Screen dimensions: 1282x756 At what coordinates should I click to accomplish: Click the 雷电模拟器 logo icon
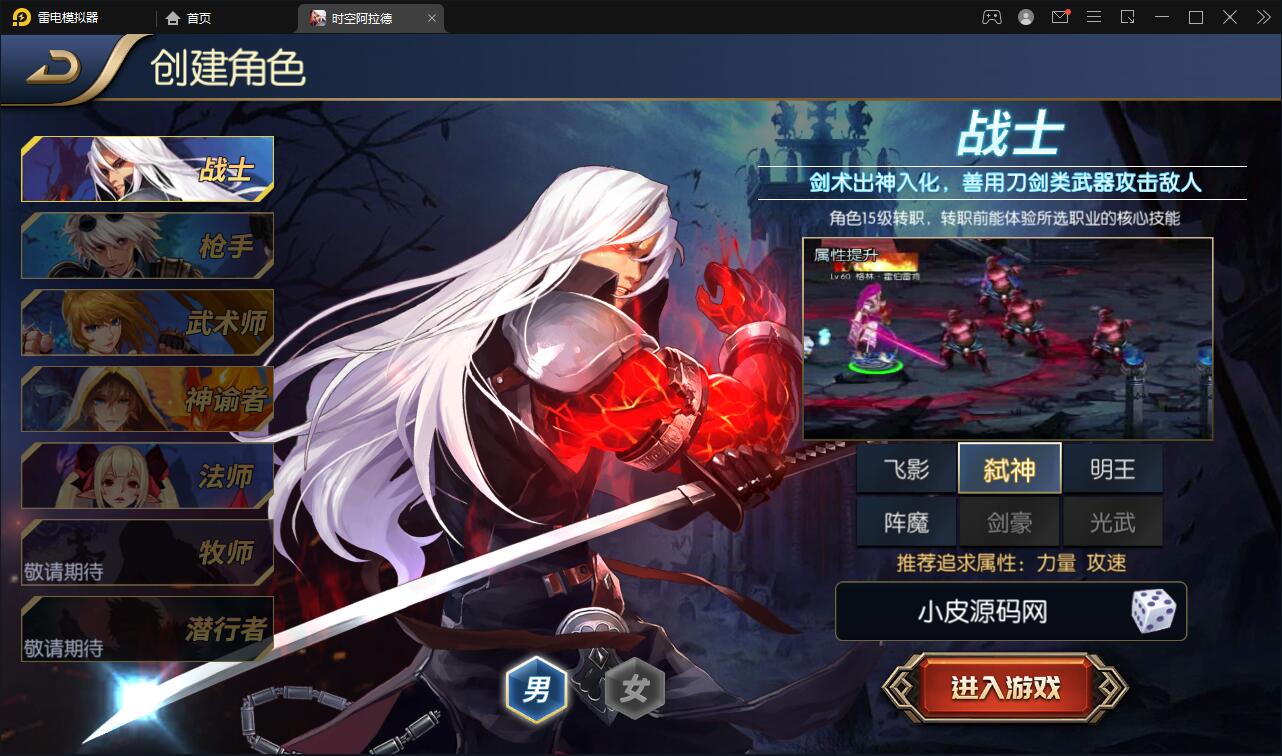pyautogui.click(x=22, y=17)
